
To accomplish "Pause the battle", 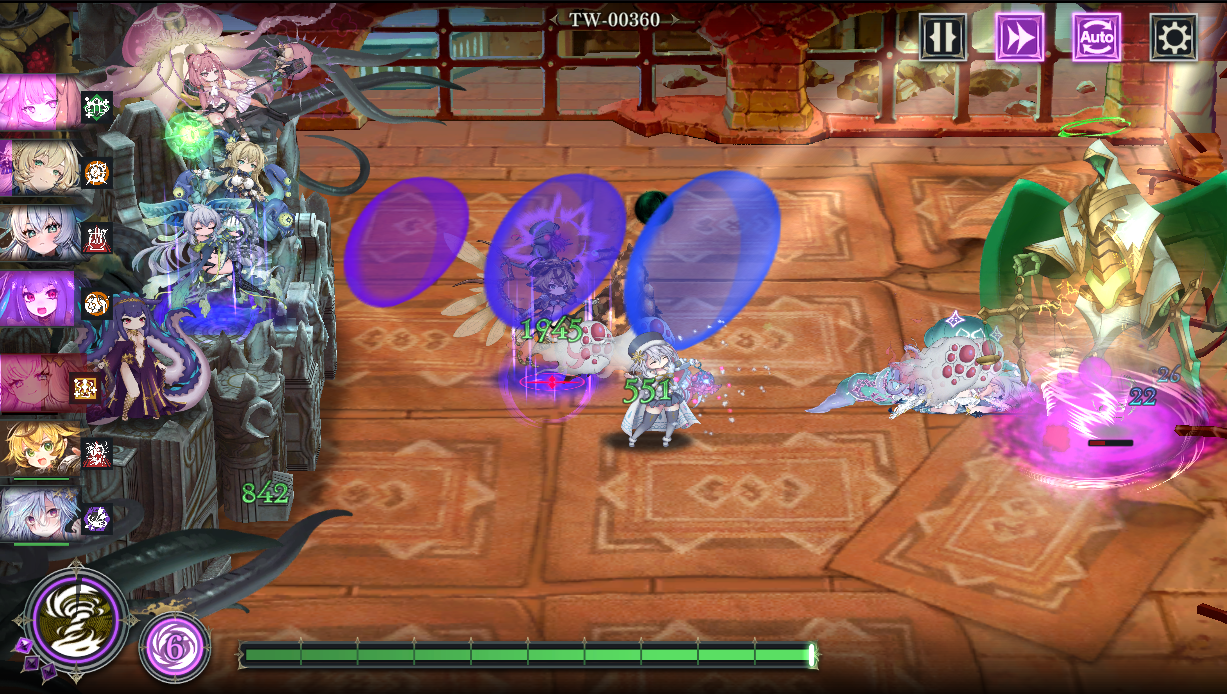I will 943,38.
